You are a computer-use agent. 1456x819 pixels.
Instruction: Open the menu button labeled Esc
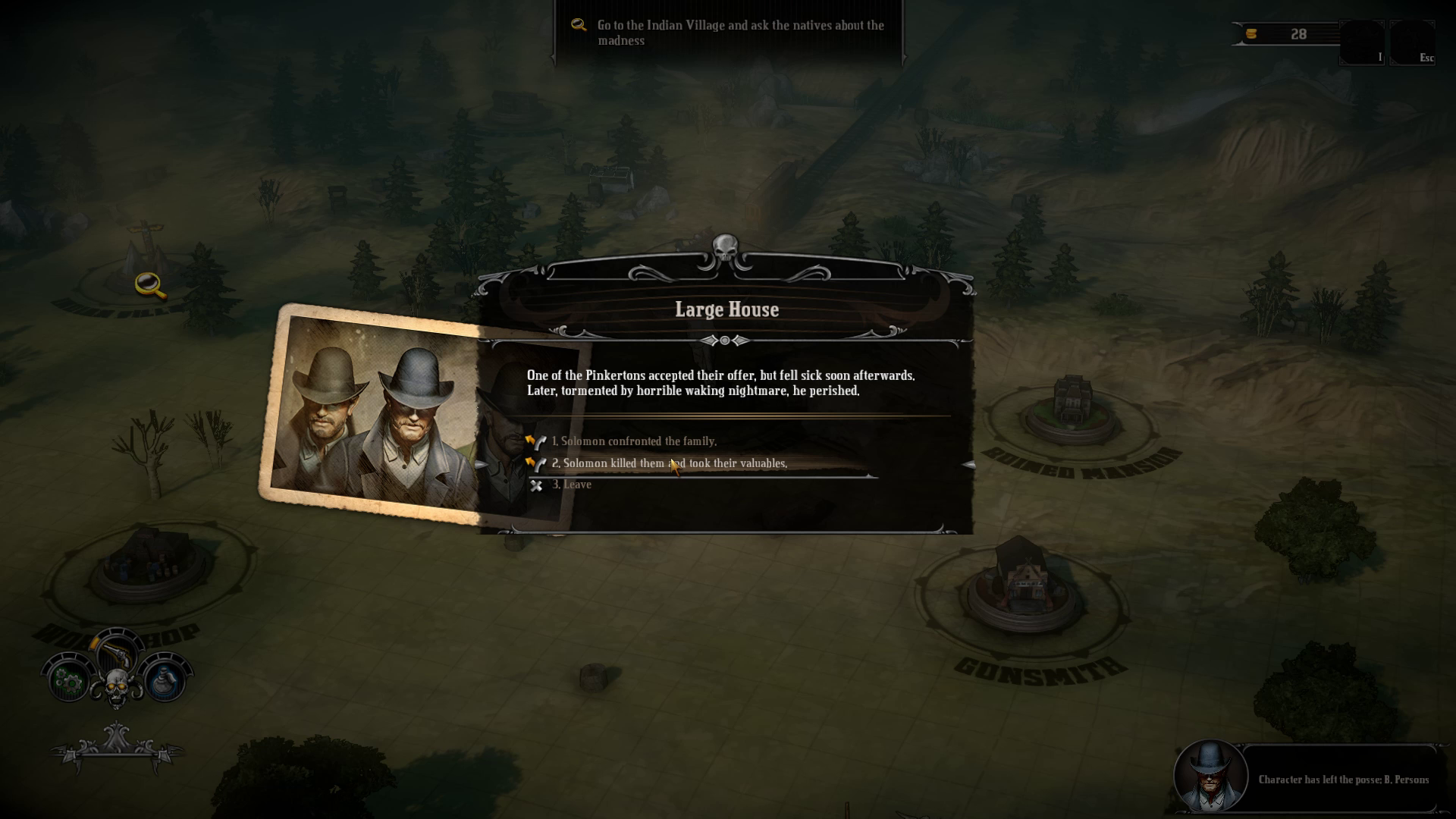pos(1412,42)
